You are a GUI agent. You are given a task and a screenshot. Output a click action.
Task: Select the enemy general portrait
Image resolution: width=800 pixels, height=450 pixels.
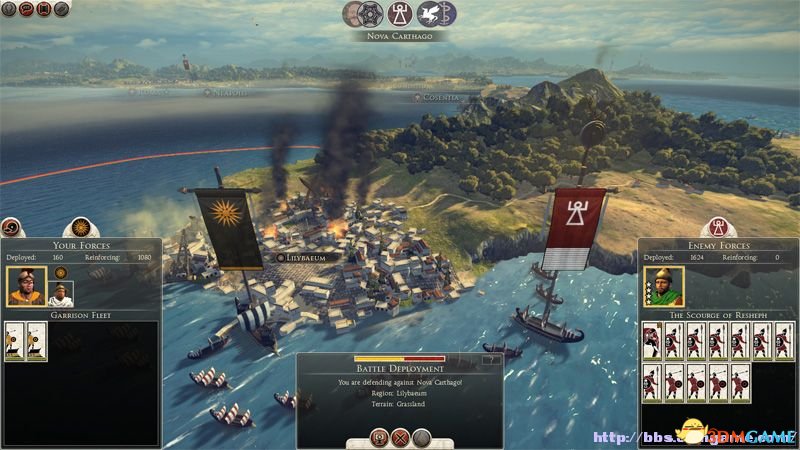pyautogui.click(x=663, y=286)
